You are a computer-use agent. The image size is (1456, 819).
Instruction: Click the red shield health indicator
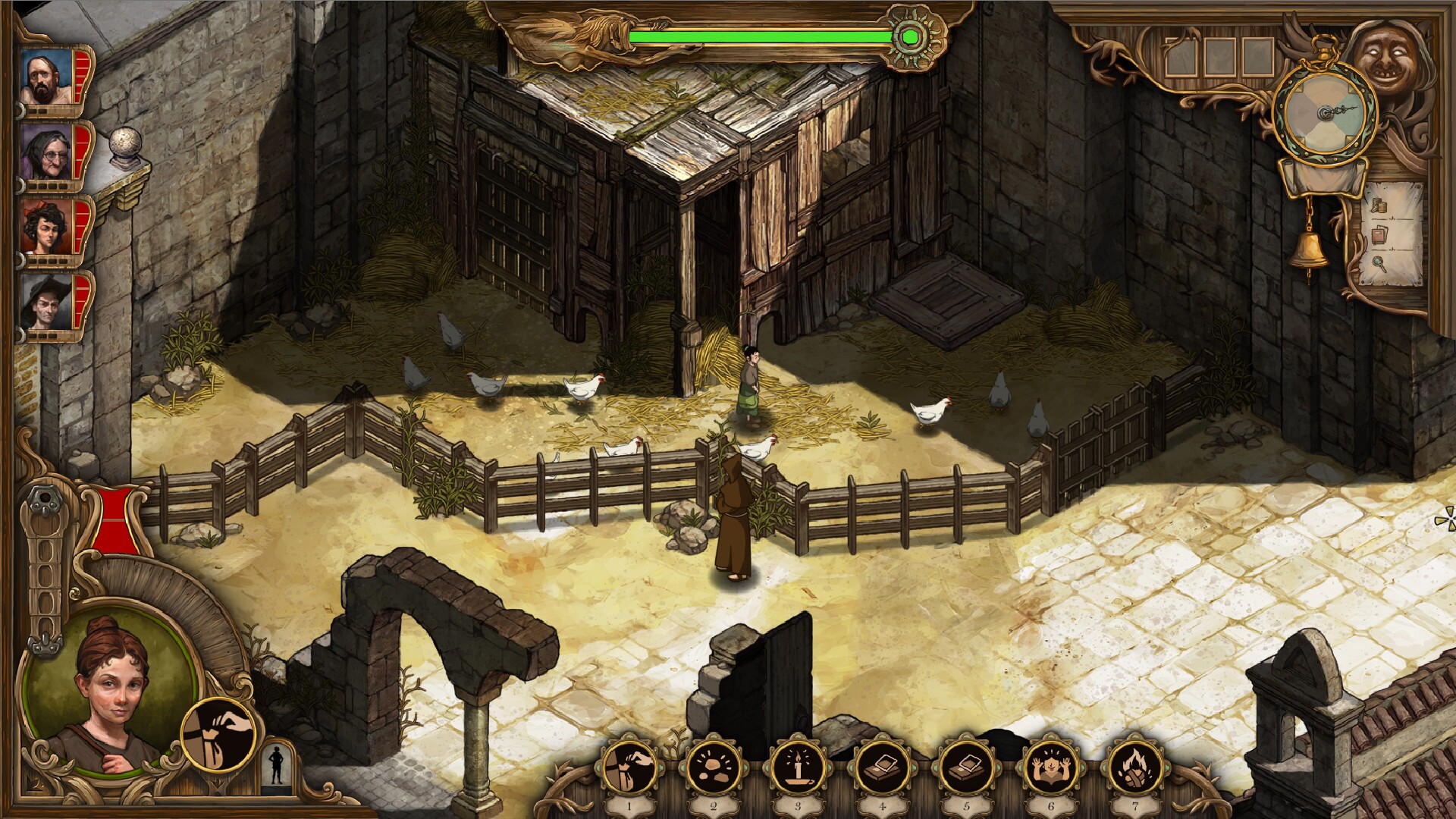[x=115, y=519]
